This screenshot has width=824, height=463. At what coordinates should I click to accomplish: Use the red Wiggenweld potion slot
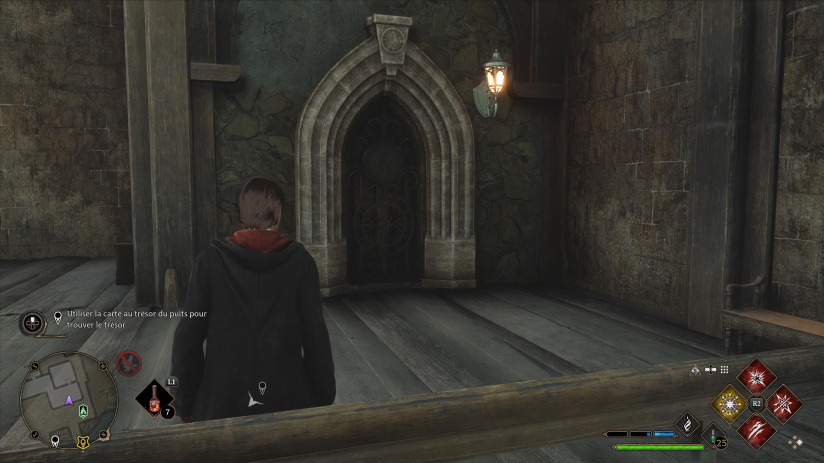[155, 400]
